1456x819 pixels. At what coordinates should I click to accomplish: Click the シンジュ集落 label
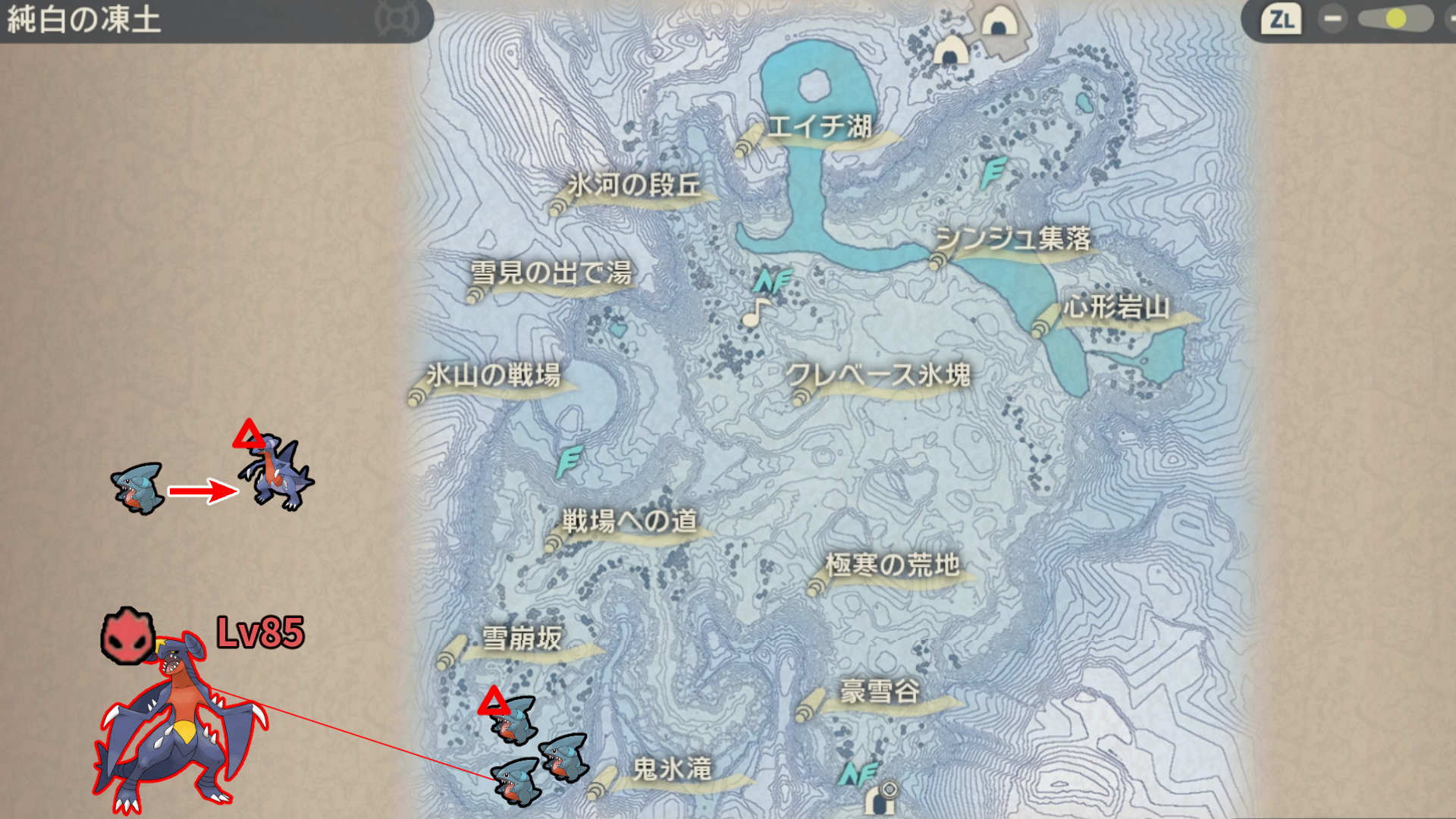tap(1013, 240)
